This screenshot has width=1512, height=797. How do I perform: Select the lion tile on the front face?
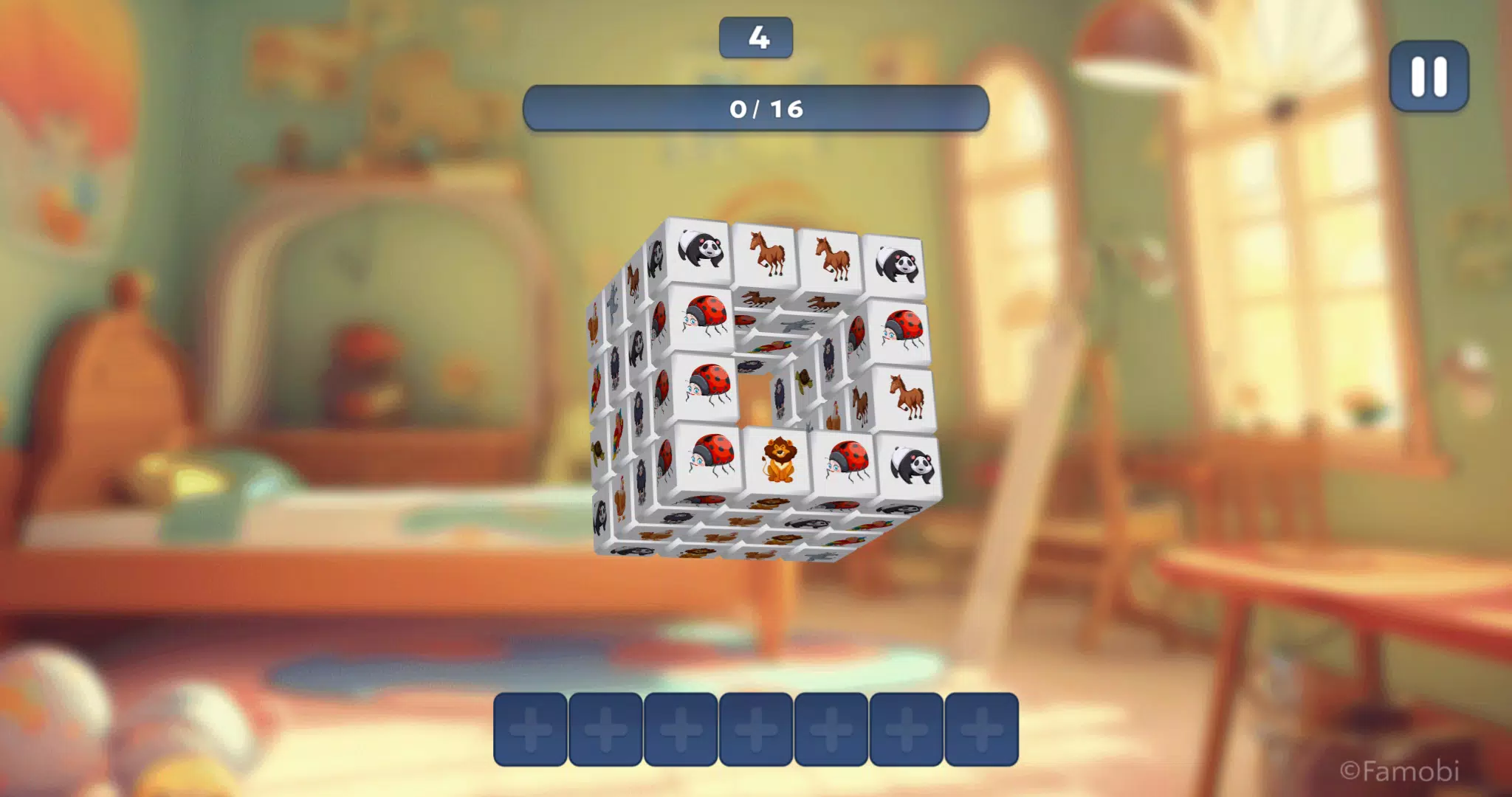(x=778, y=458)
